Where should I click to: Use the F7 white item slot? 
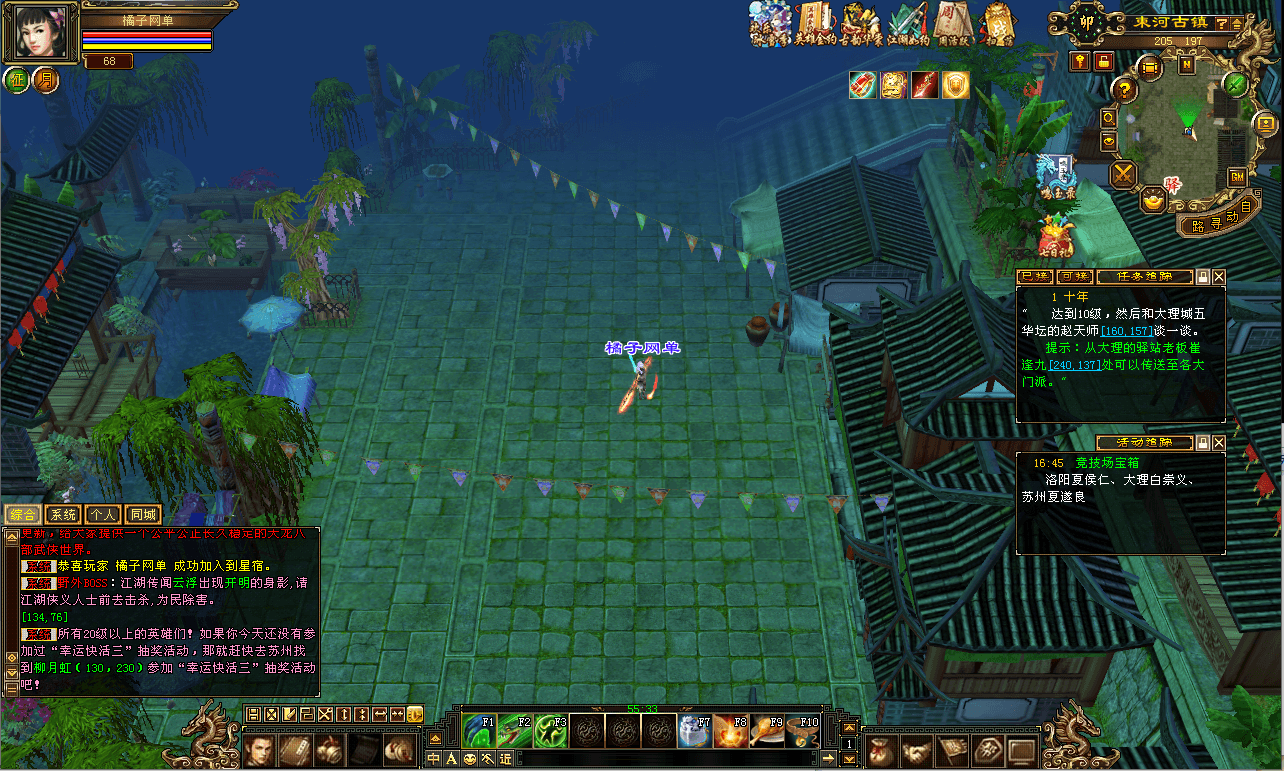pyautogui.click(x=694, y=730)
